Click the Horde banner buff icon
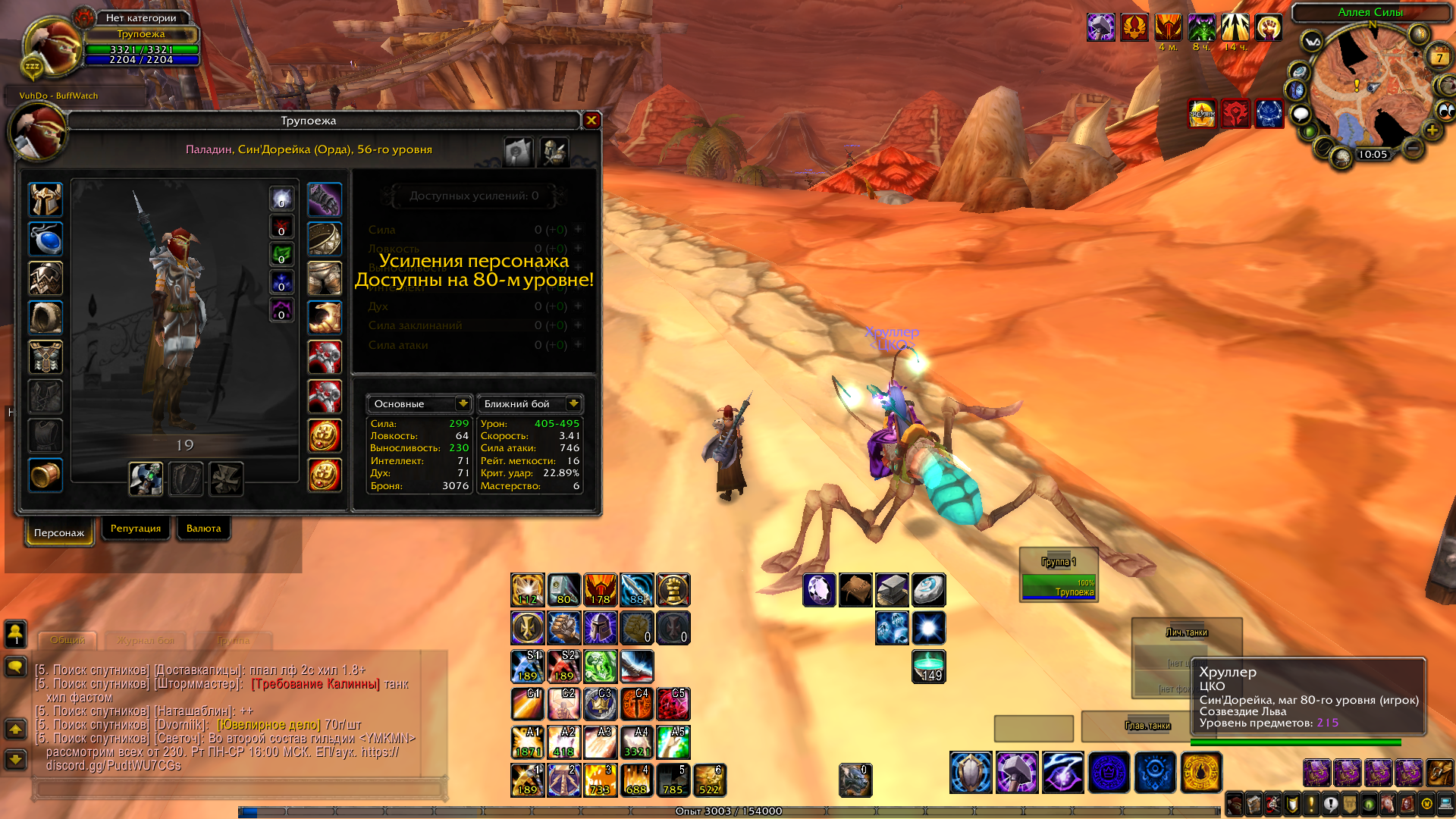This screenshot has height=819, width=1456. 1235,115
